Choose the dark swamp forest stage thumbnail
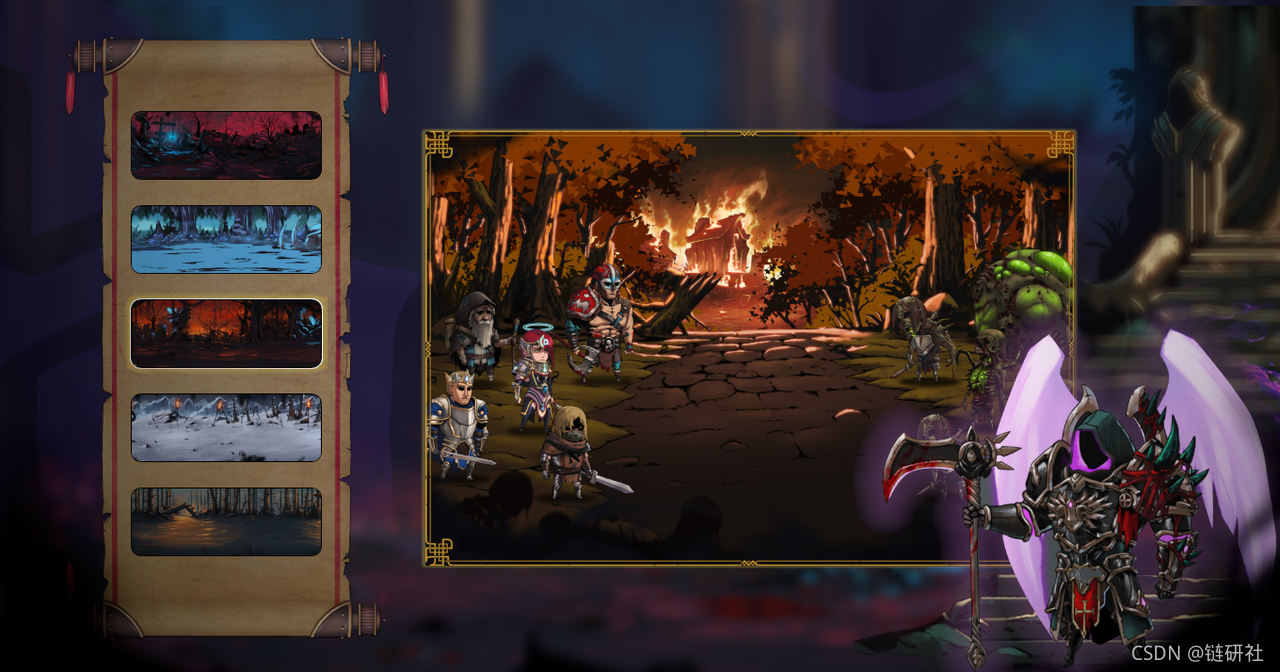The height and width of the screenshot is (672, 1280). click(226, 521)
